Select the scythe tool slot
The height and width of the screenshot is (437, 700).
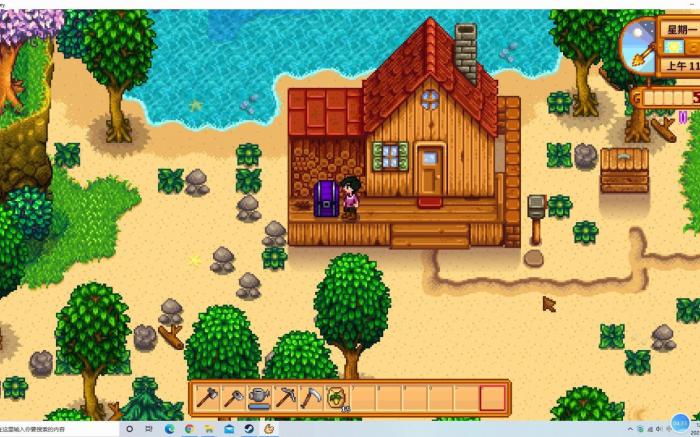[311, 397]
